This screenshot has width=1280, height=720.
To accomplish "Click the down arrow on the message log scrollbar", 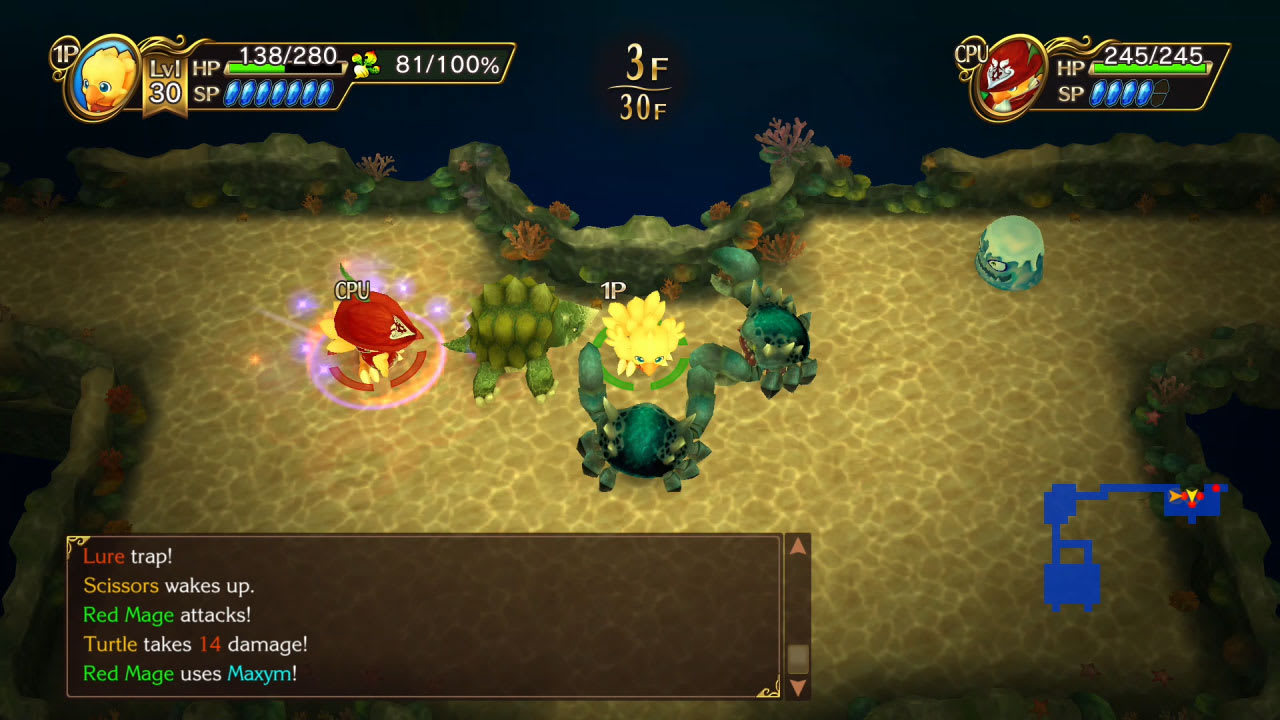I will (797, 687).
